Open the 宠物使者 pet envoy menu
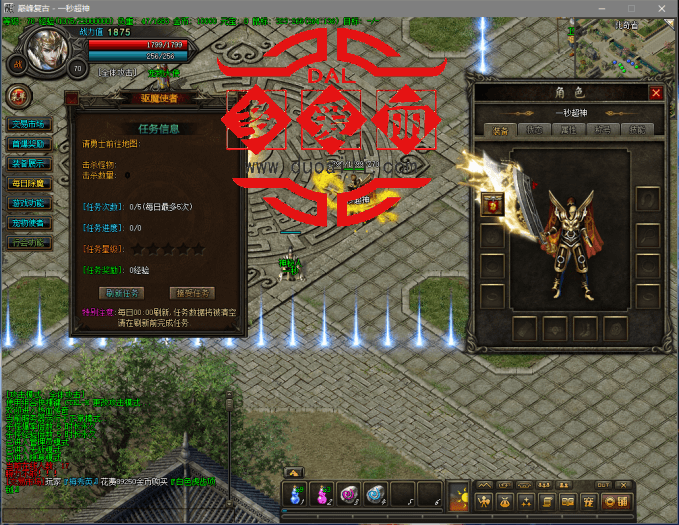The image size is (679, 525). coord(27,223)
